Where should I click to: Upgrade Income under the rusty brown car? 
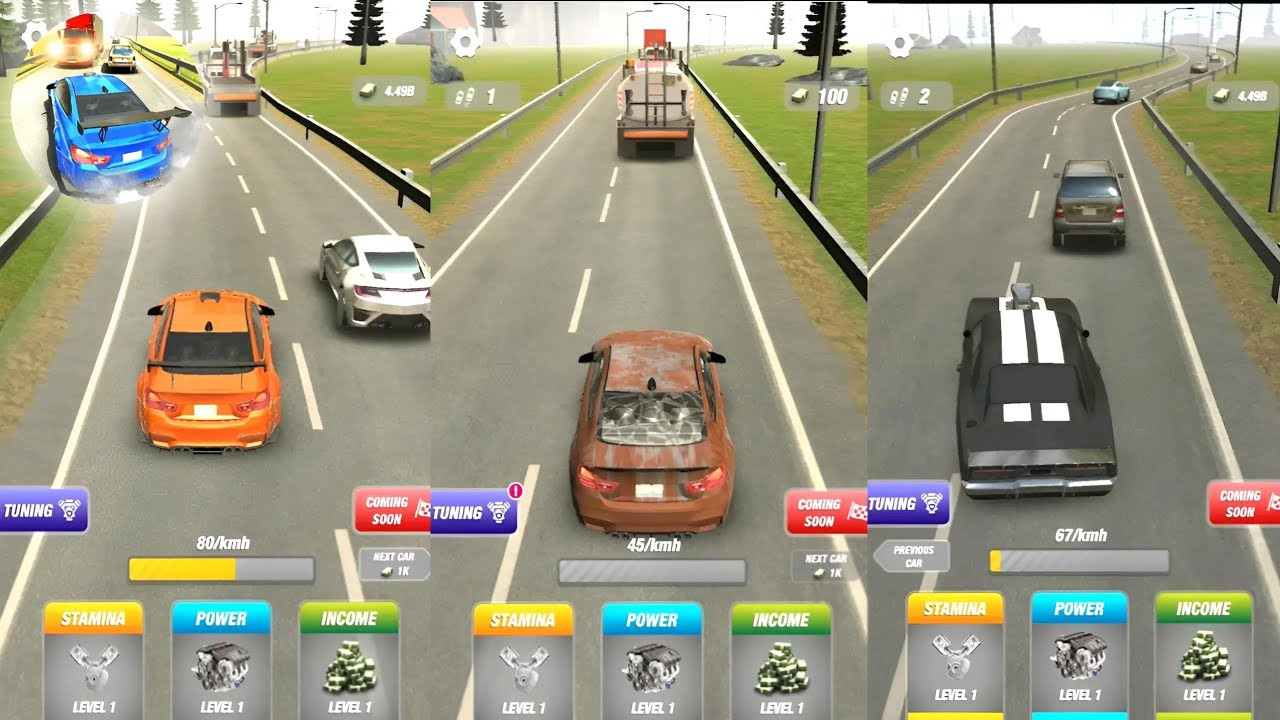[780, 662]
